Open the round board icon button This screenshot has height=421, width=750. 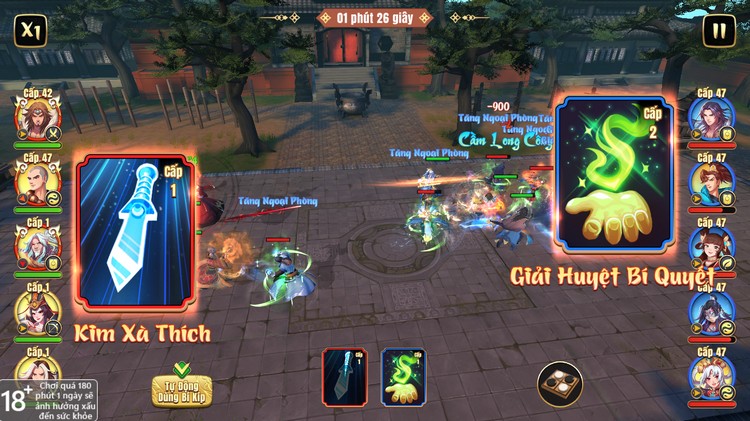560,384
